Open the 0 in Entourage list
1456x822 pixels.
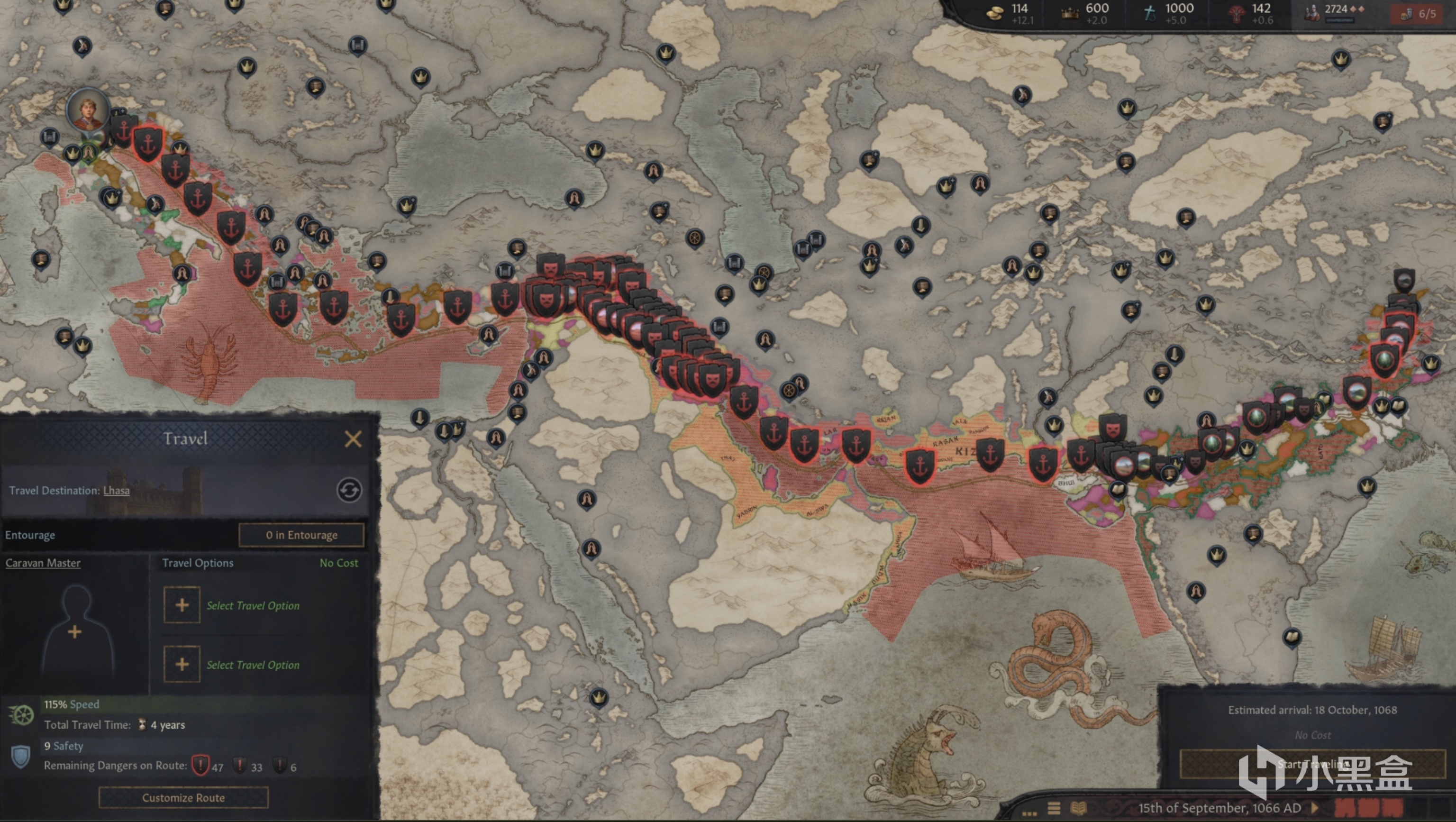(x=301, y=535)
